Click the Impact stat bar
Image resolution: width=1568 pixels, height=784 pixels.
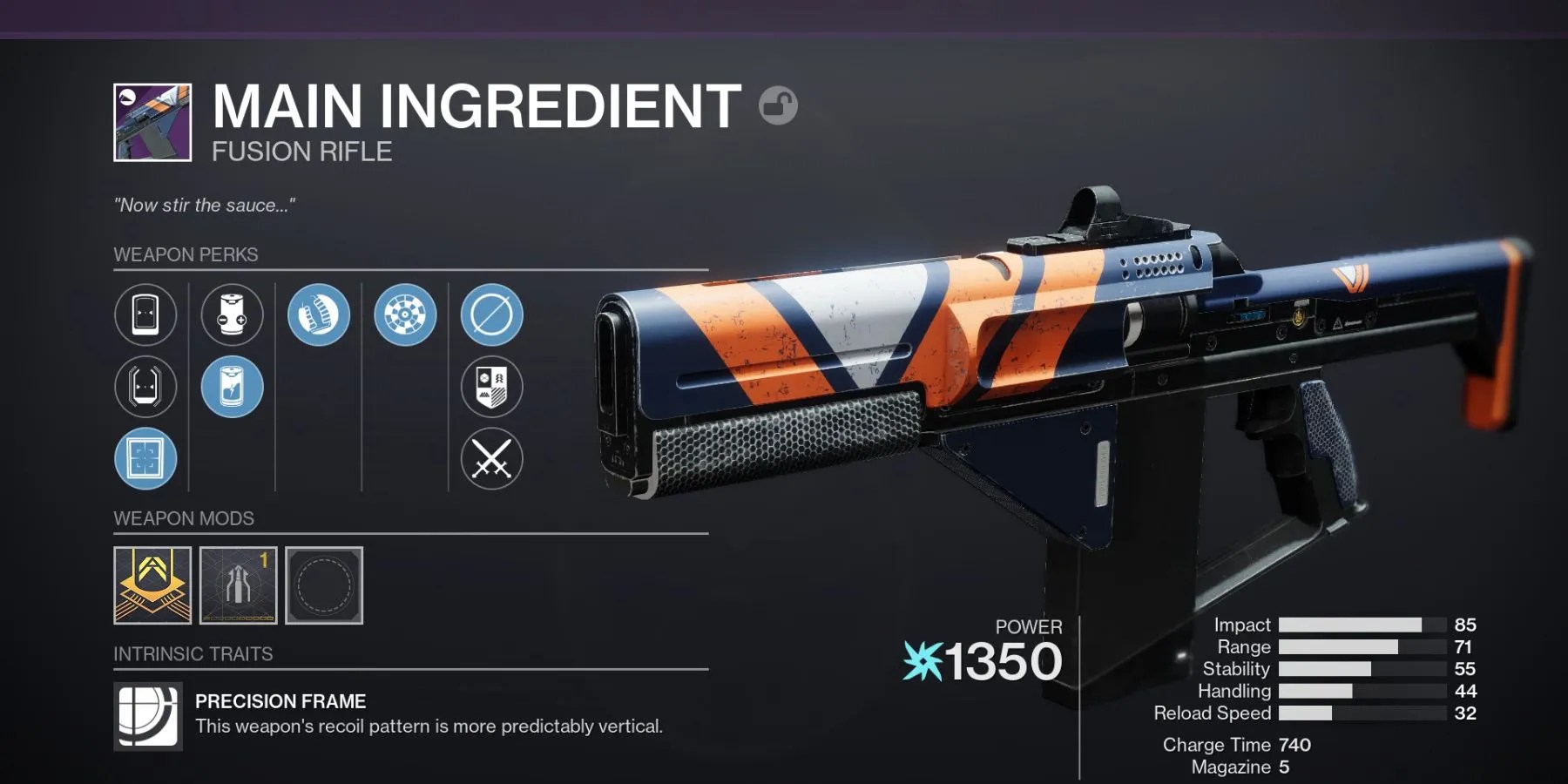pos(1350,625)
